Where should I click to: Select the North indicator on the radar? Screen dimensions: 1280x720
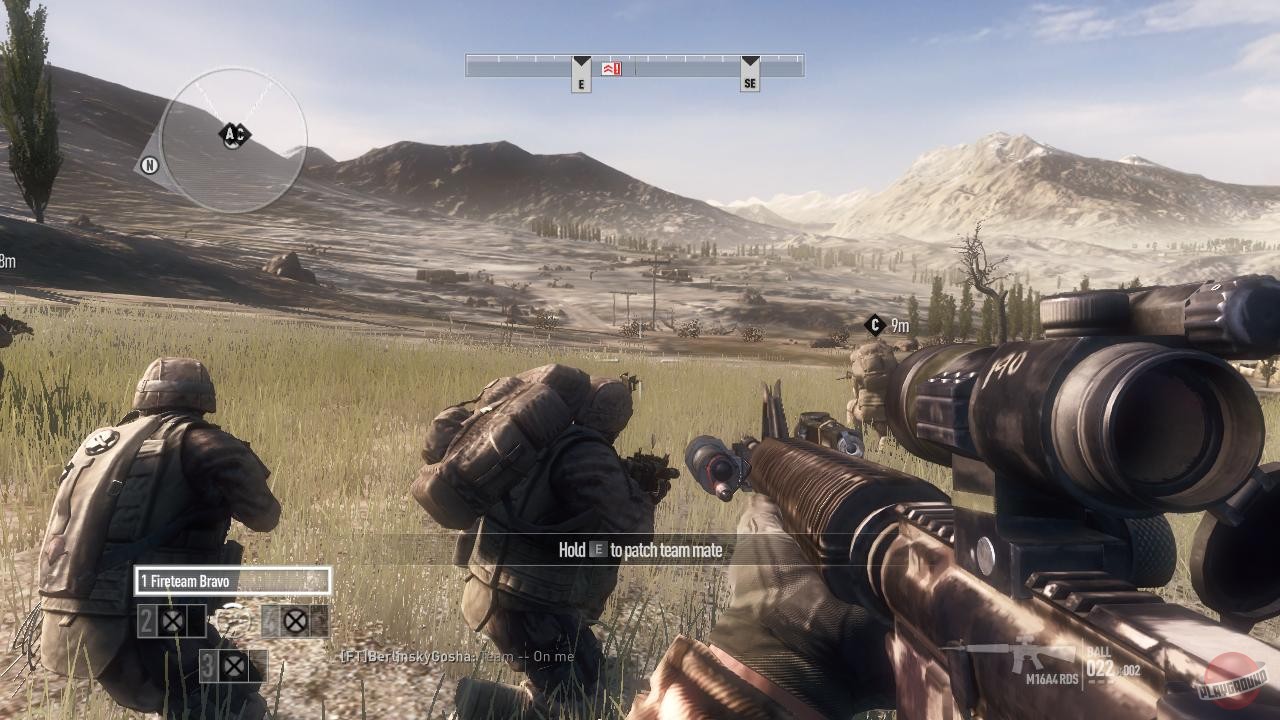point(149,166)
